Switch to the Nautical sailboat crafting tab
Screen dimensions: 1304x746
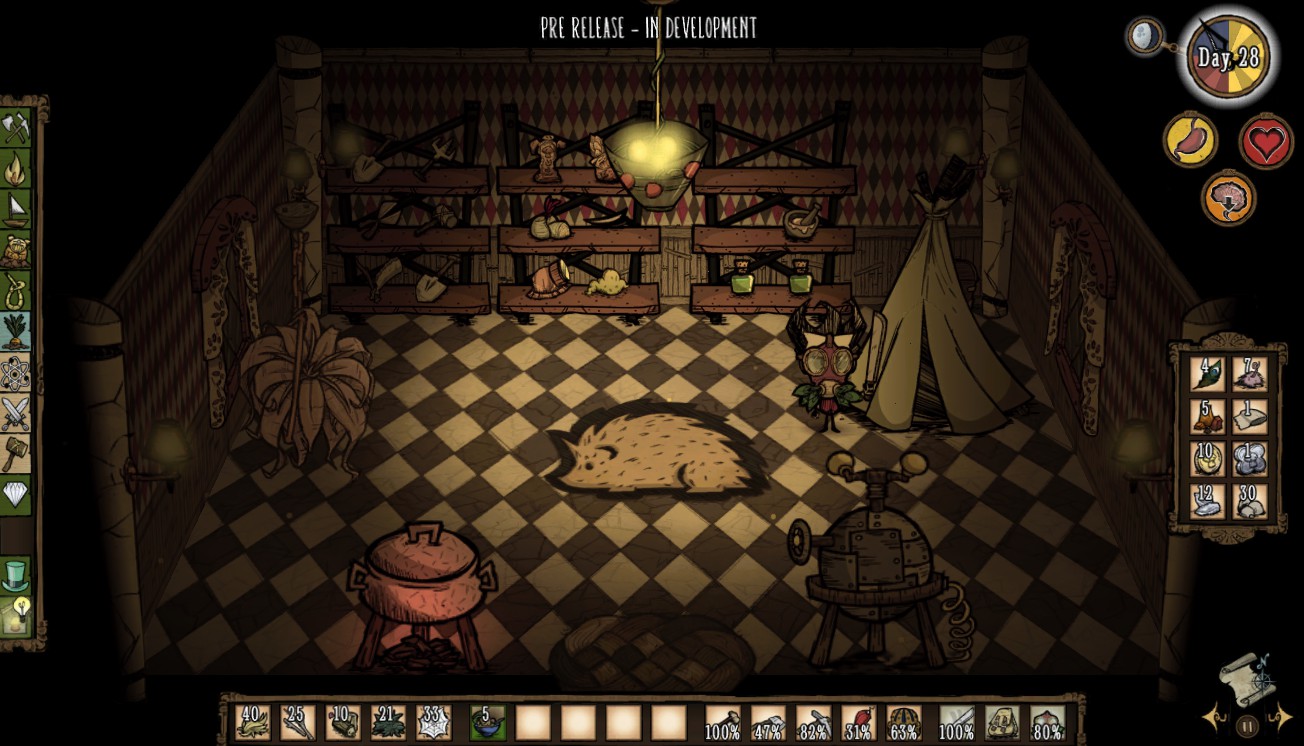pos(15,209)
